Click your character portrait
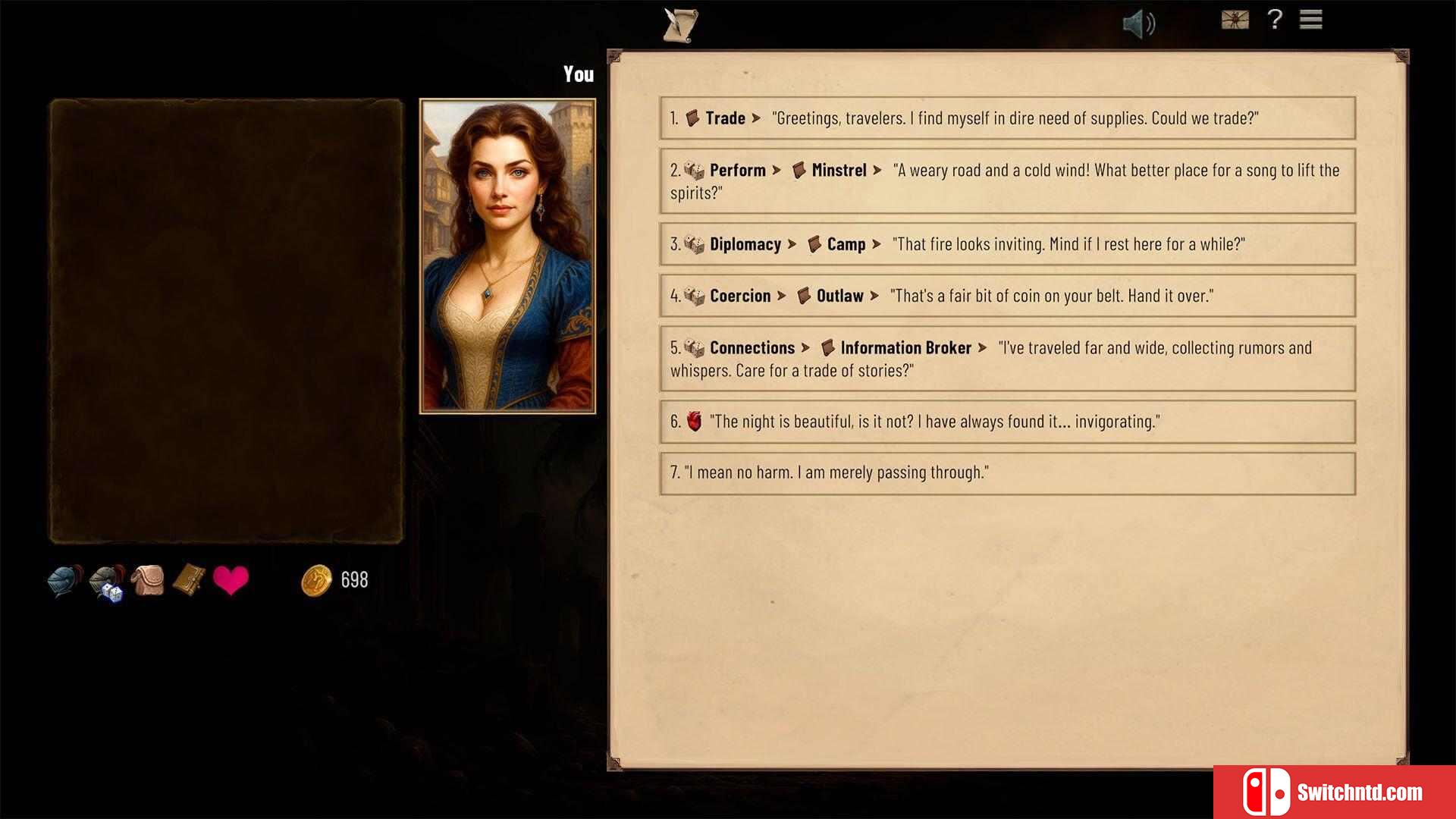Image resolution: width=1456 pixels, height=819 pixels. [x=507, y=256]
